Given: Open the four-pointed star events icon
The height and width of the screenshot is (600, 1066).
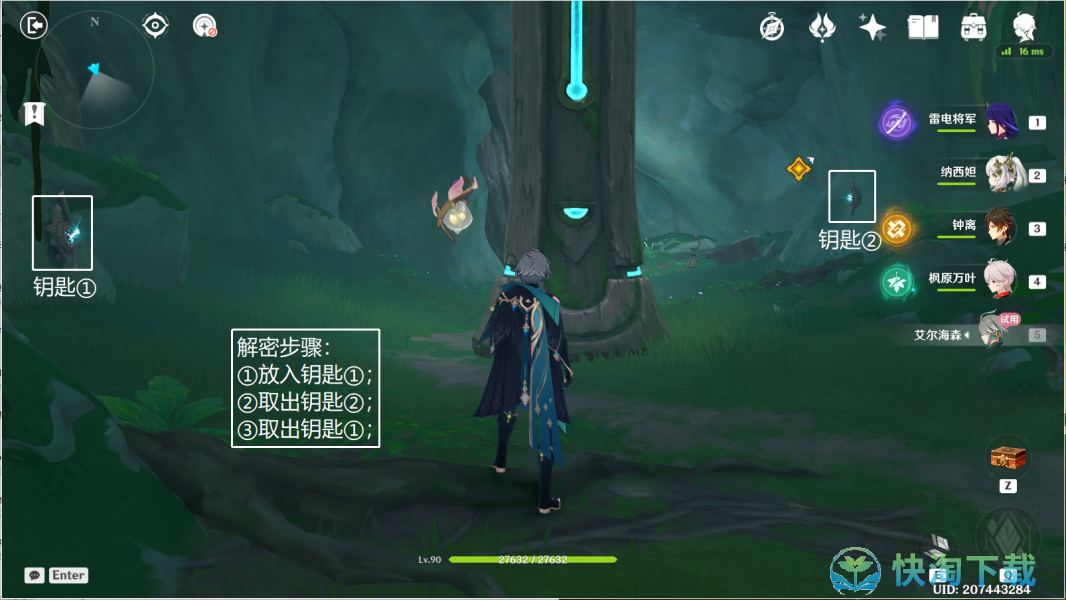Looking at the screenshot, I should (872, 27).
